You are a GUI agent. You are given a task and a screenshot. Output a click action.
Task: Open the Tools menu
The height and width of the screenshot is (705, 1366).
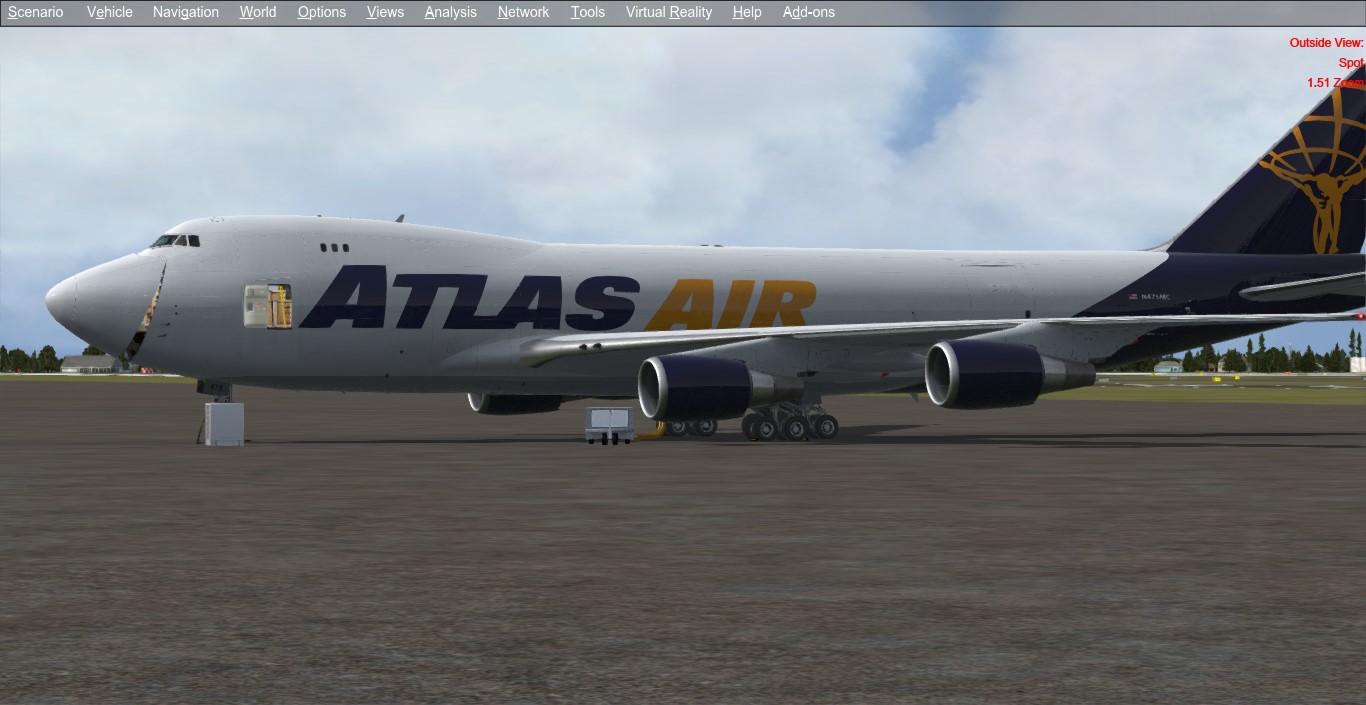coord(588,12)
